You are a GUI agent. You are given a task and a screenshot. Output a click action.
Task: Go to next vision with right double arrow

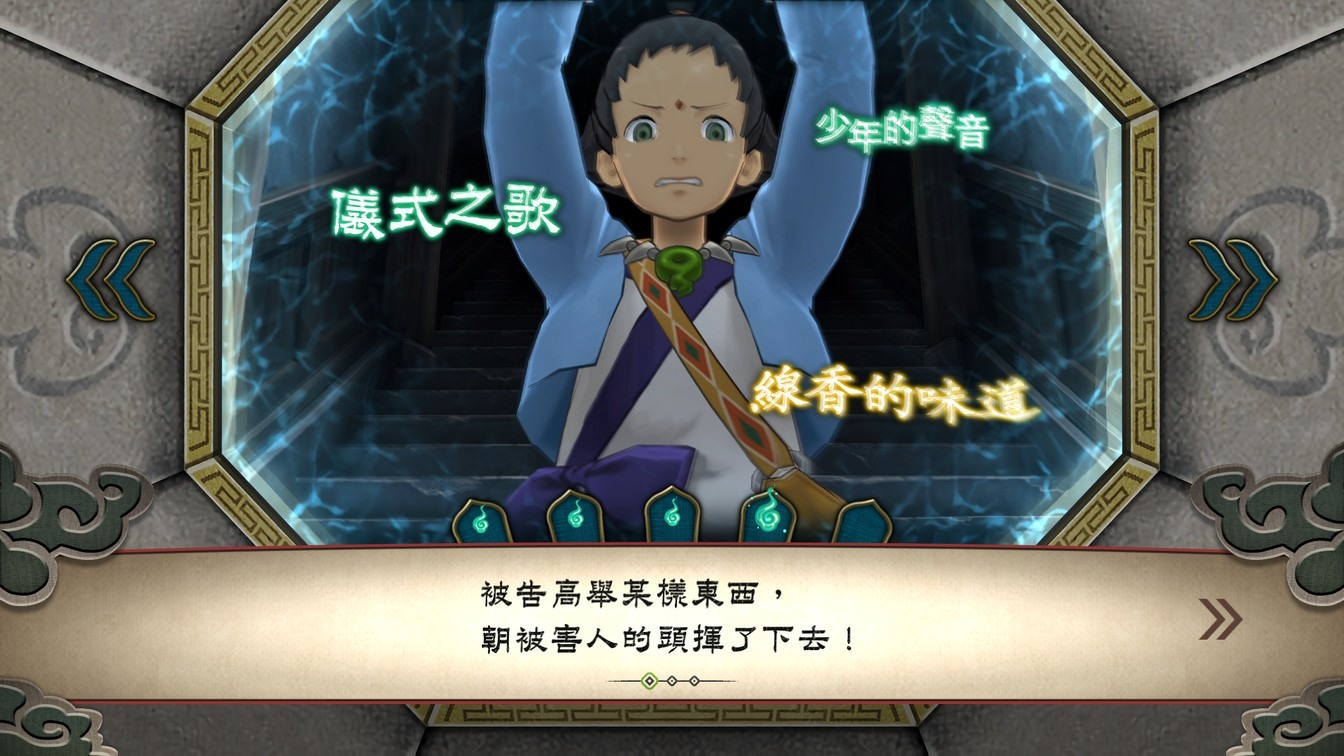click(x=1232, y=280)
